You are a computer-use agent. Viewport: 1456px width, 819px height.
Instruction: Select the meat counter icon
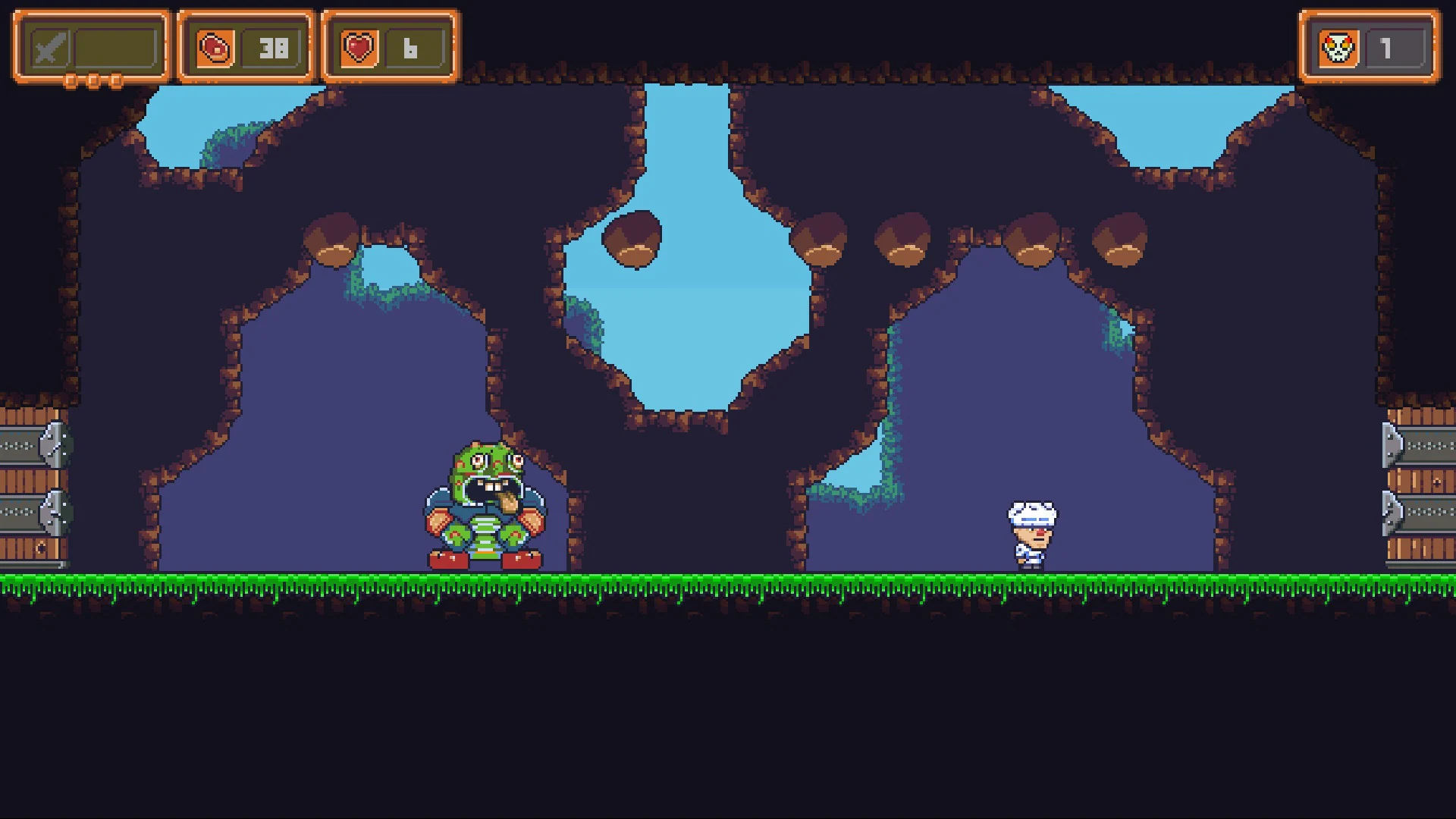pos(216,47)
